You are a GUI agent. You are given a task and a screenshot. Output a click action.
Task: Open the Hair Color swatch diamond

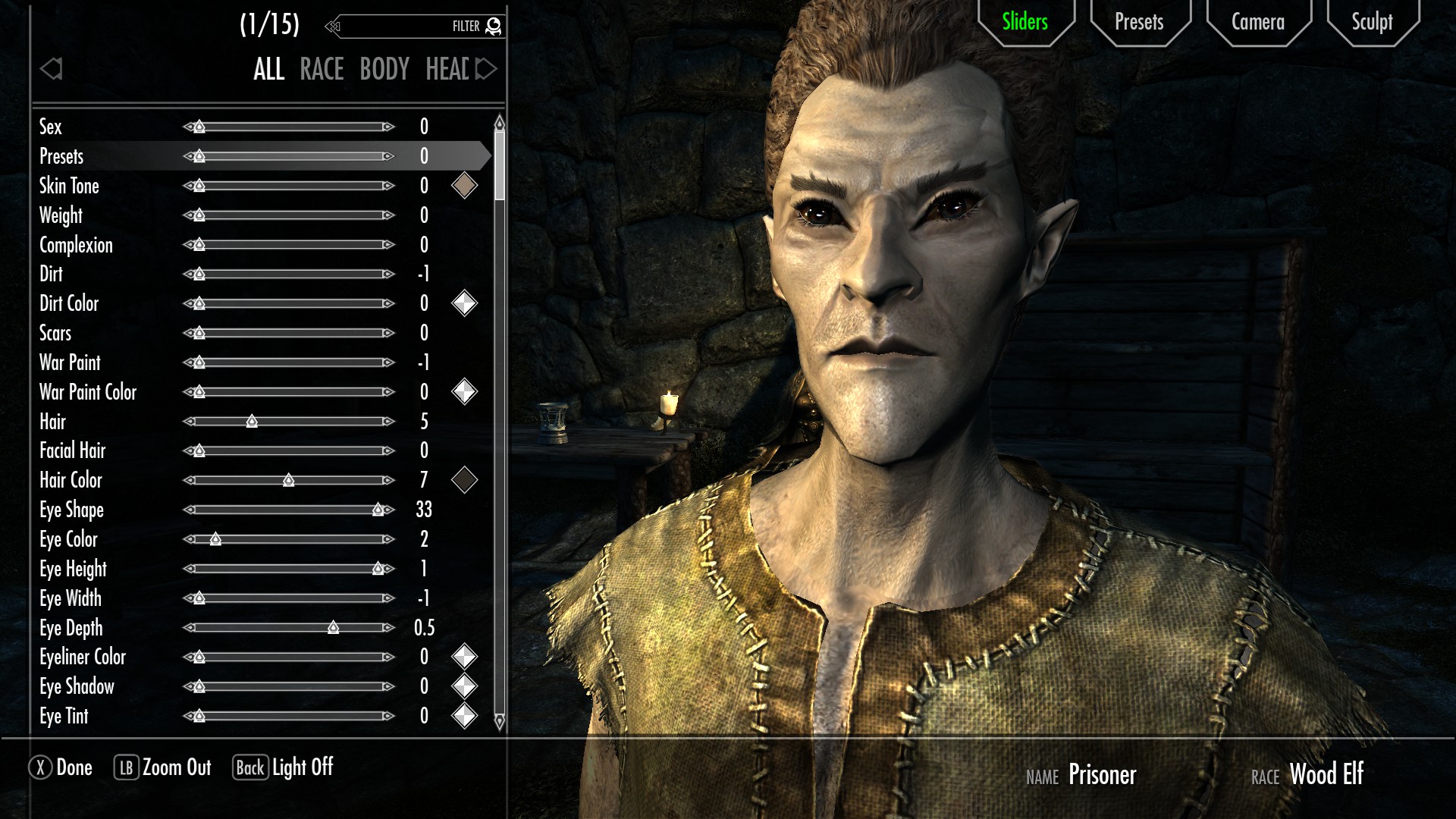[x=464, y=480]
